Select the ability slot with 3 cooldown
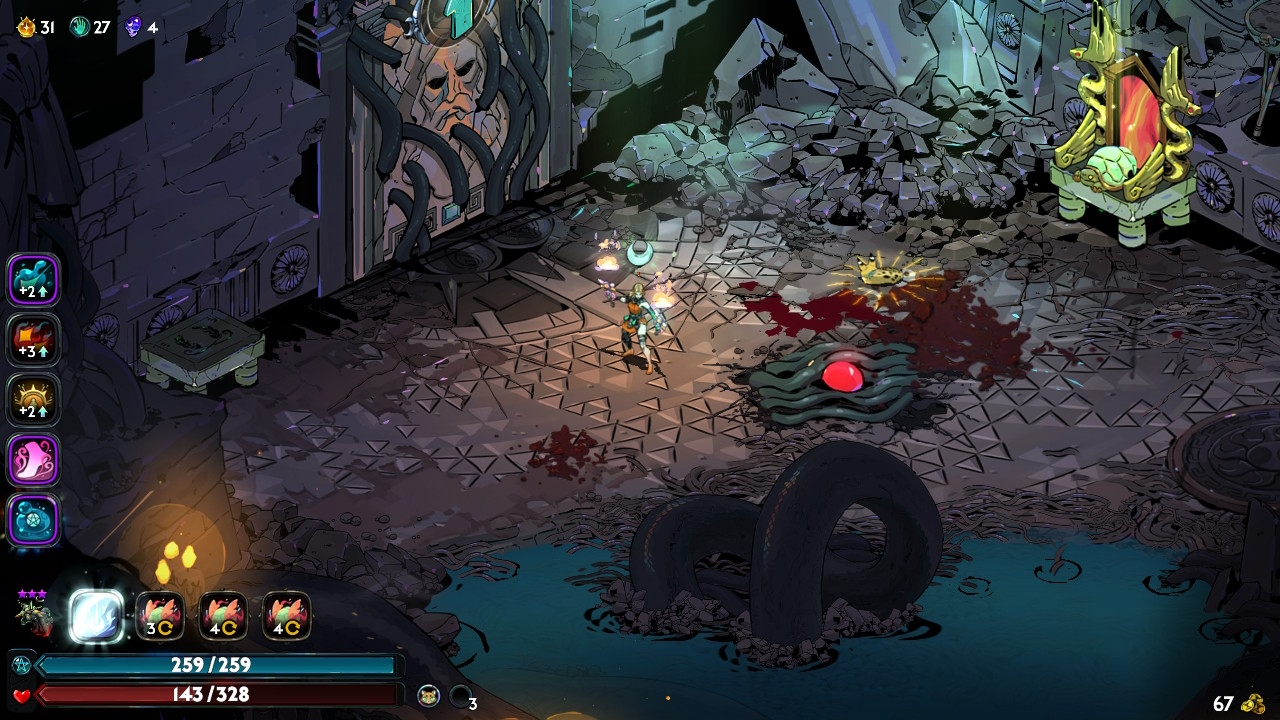The height and width of the screenshot is (720, 1280). point(160,616)
